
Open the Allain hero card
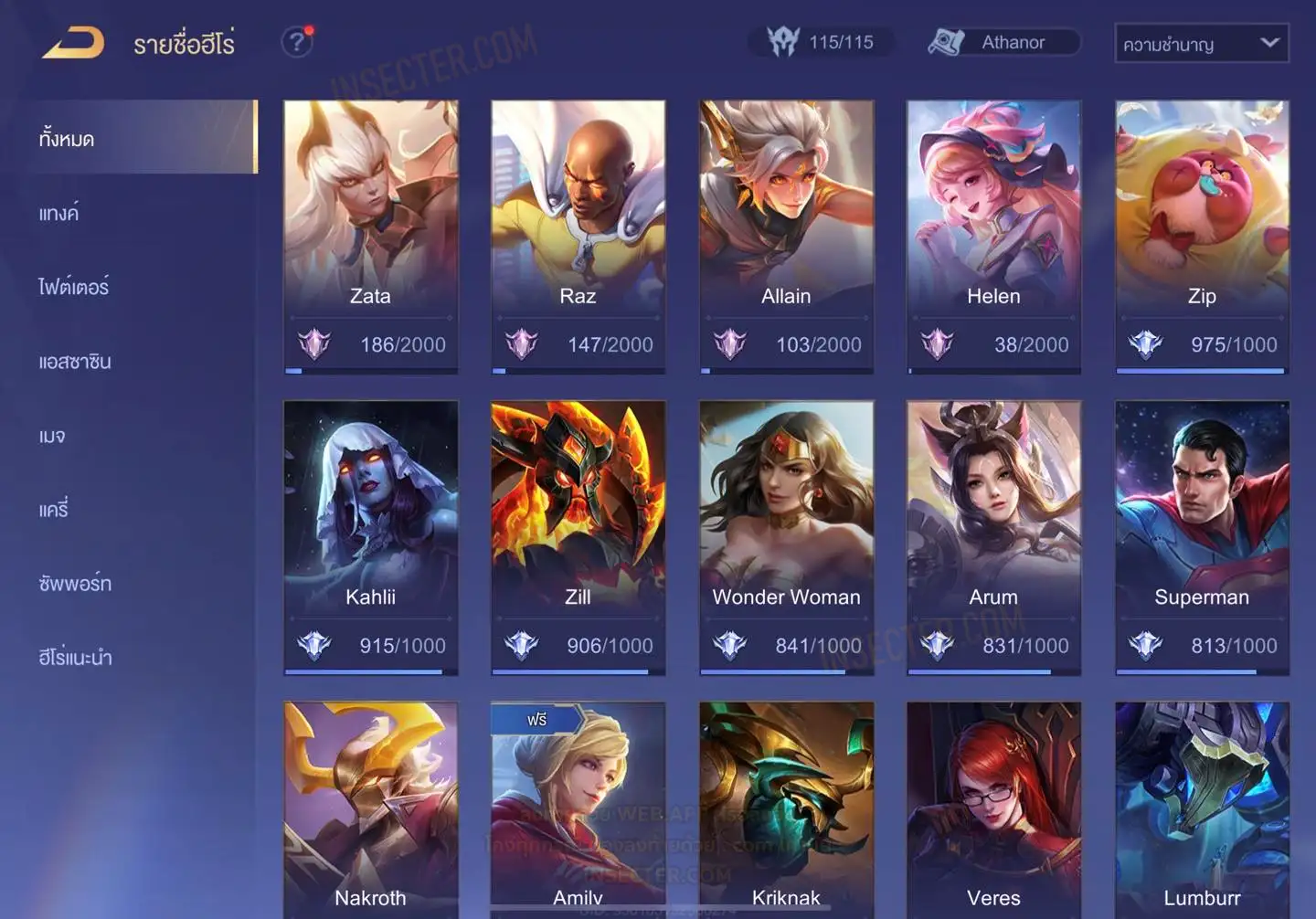click(x=786, y=237)
